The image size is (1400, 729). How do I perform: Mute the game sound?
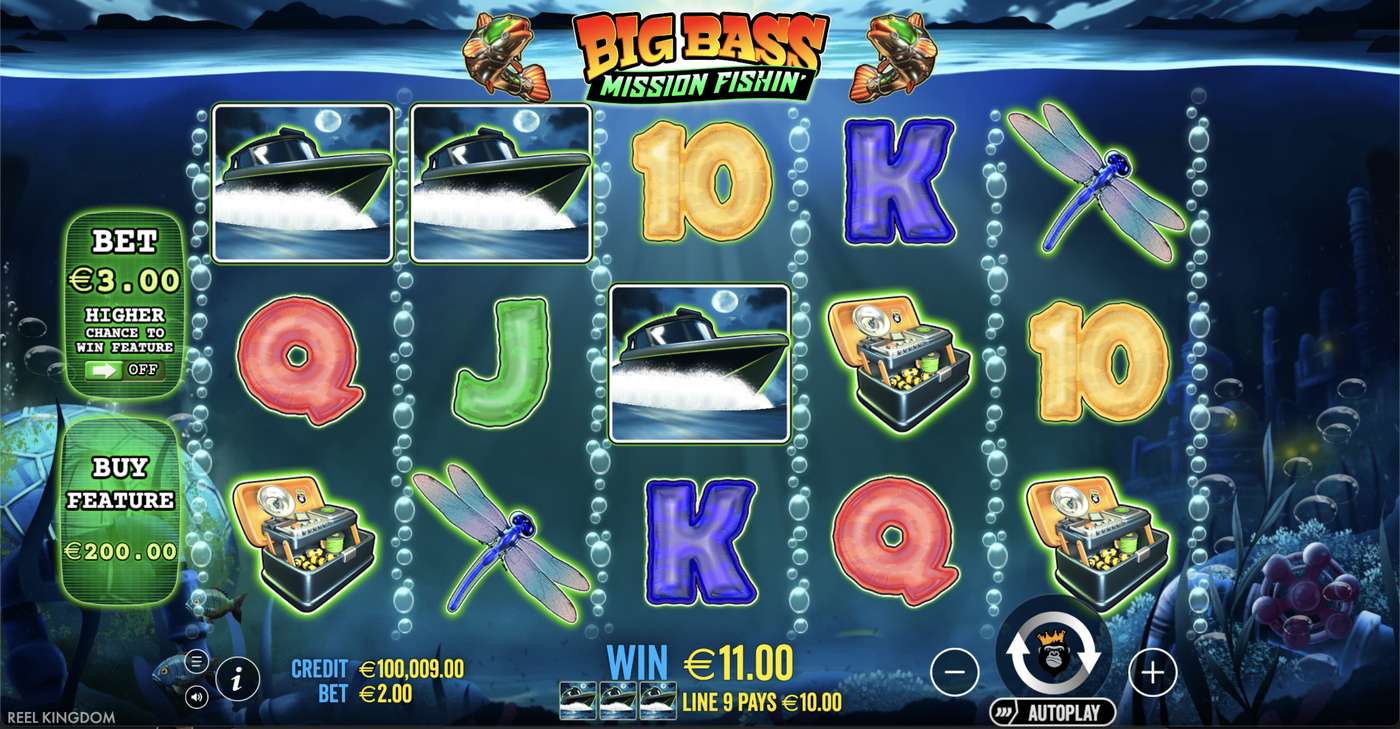(196, 696)
